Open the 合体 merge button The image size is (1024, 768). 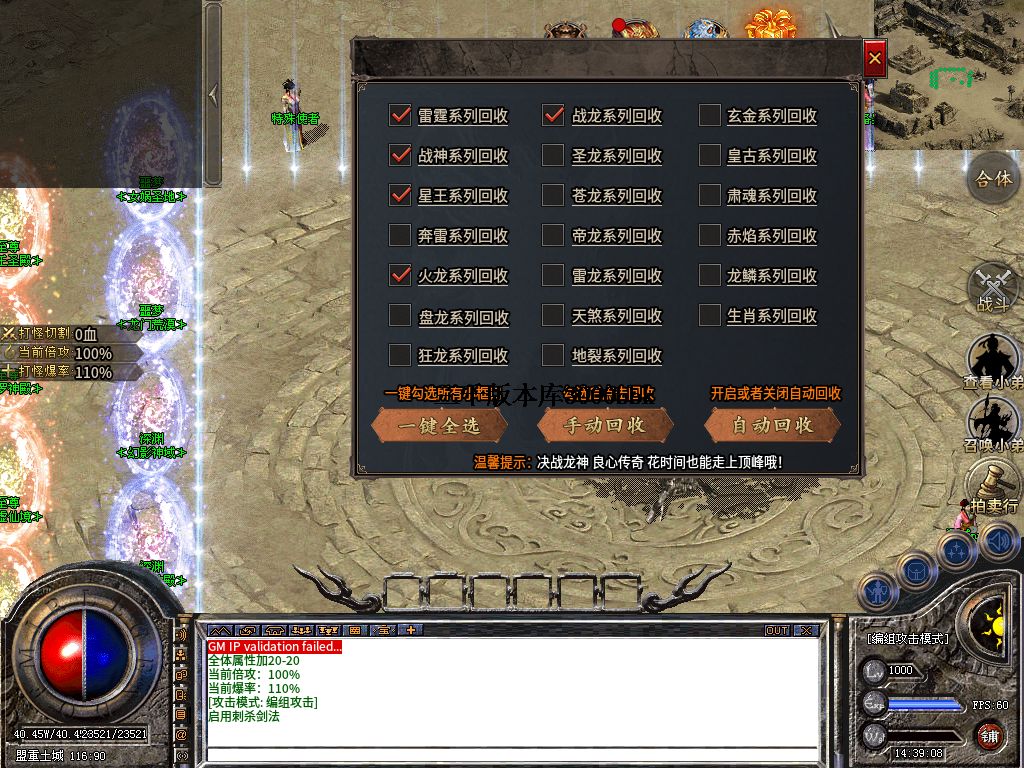coord(993,180)
